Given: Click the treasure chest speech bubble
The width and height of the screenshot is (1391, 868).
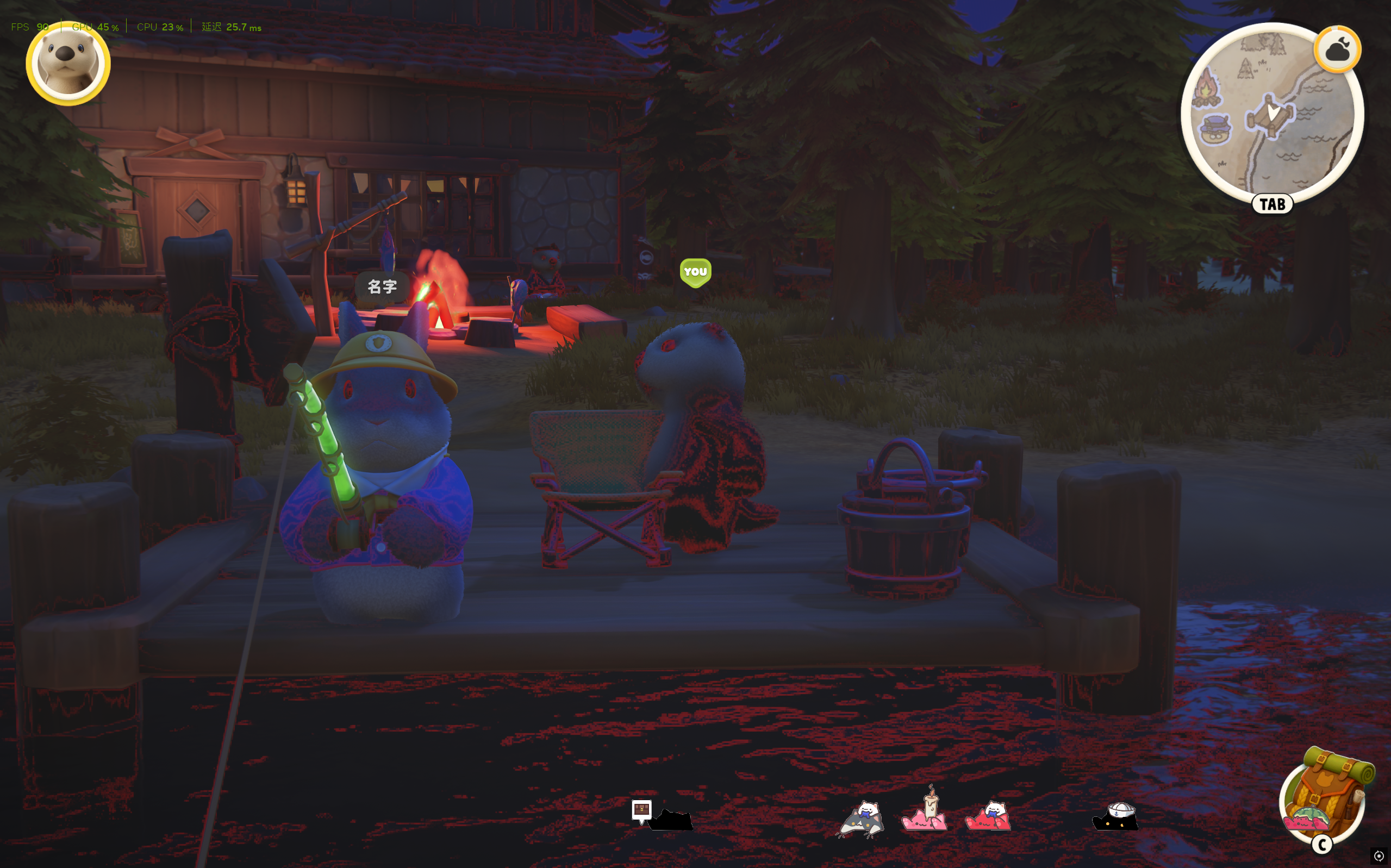Looking at the screenshot, I should [x=641, y=809].
